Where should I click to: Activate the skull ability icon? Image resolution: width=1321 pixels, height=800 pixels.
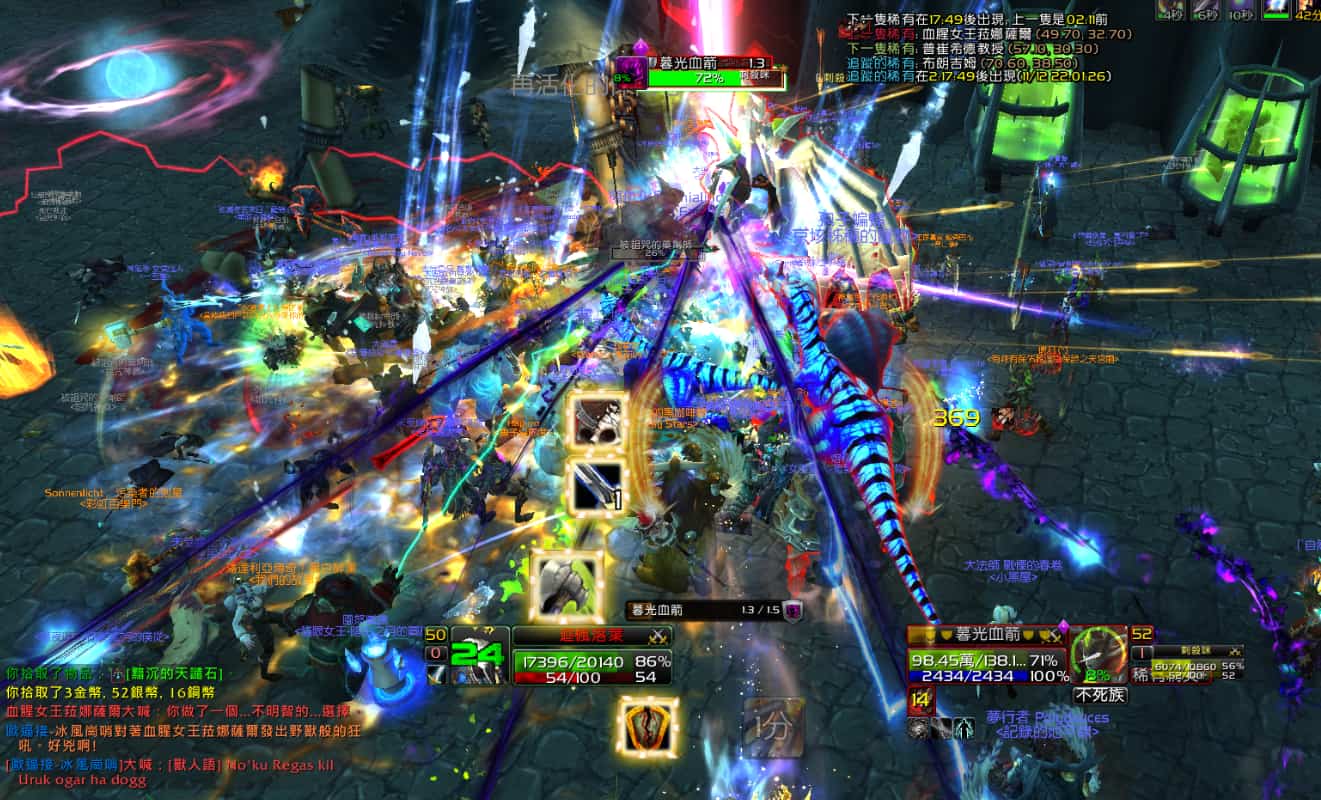[x=597, y=420]
